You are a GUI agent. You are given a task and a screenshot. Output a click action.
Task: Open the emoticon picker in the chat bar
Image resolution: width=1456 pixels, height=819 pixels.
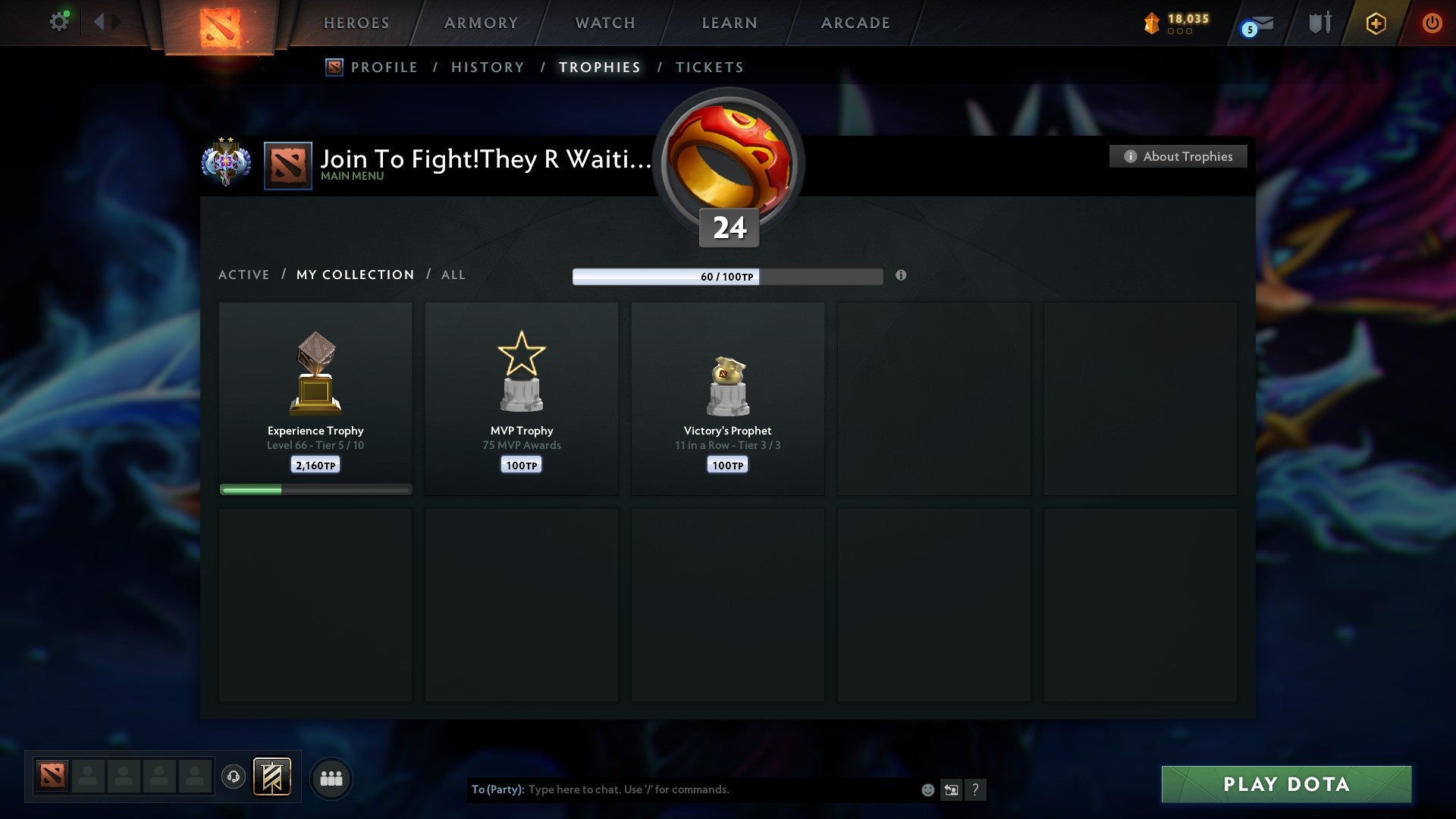927,789
